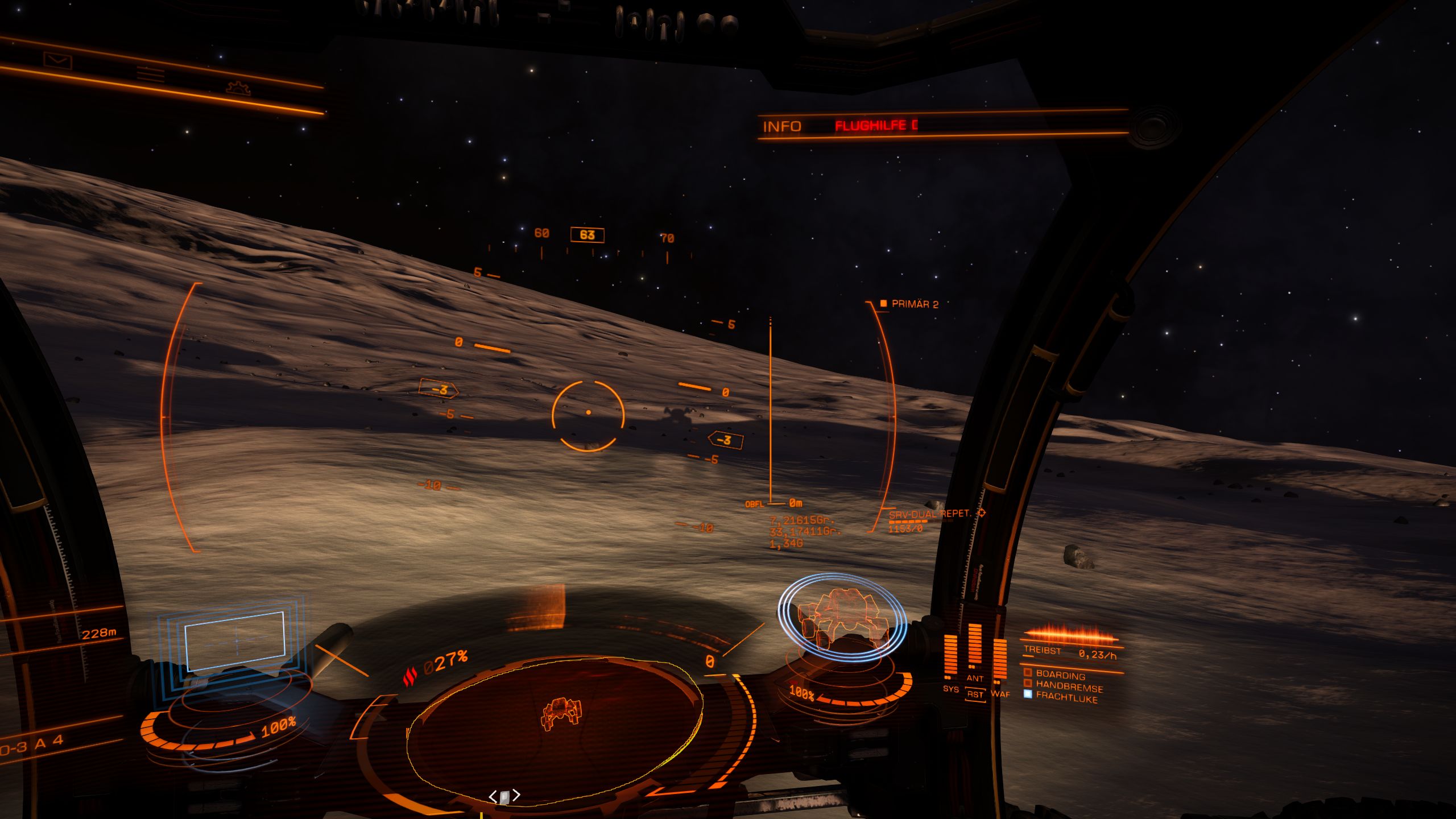Screen dimensions: 1456x819
Task: Click the SRV shield hologram
Action: (841, 618)
